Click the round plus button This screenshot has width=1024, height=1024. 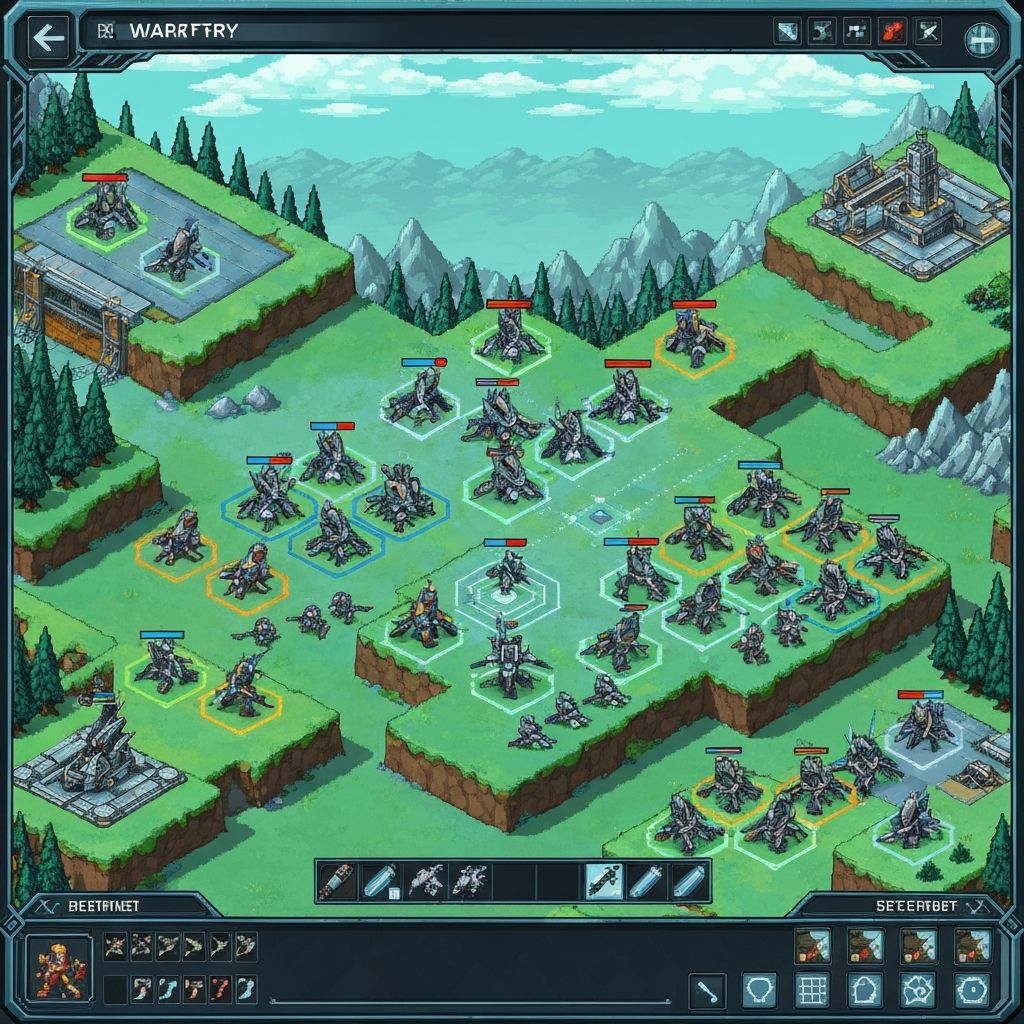[979, 40]
